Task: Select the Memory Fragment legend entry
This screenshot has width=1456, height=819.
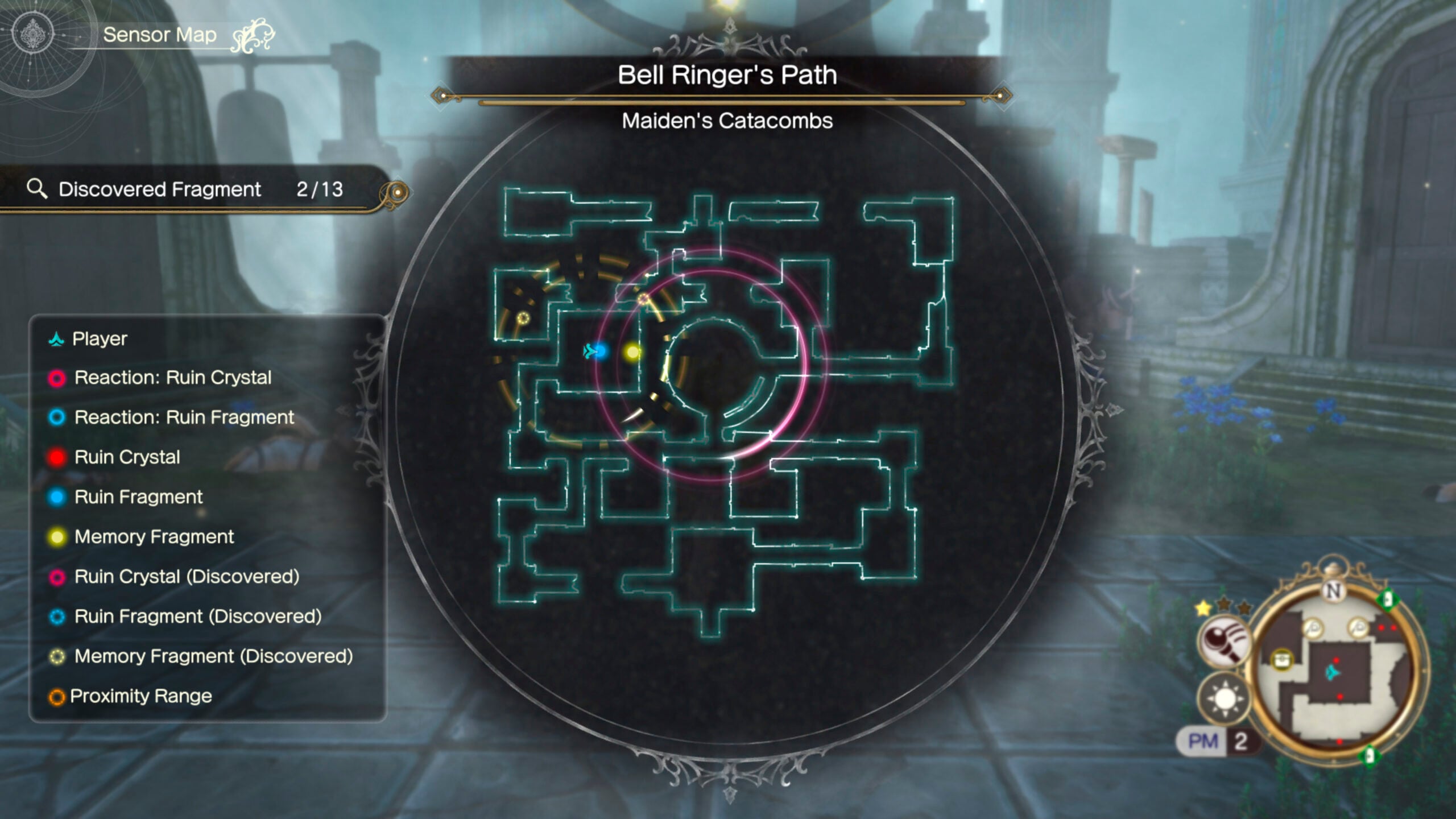Action: click(154, 537)
